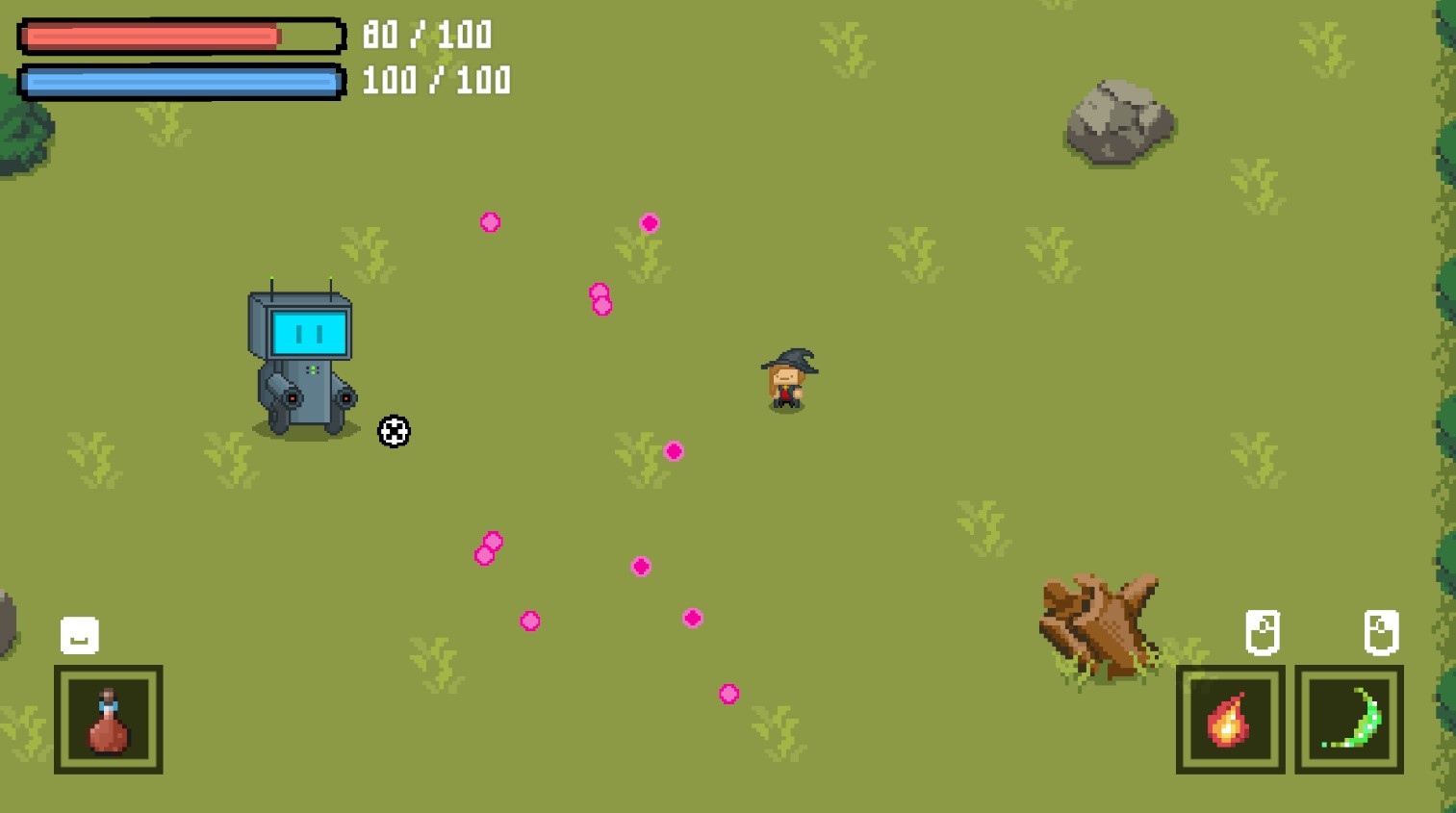Click the left mouse button indicator above the fire spell
The width and height of the screenshot is (1456, 813).
tap(1263, 632)
